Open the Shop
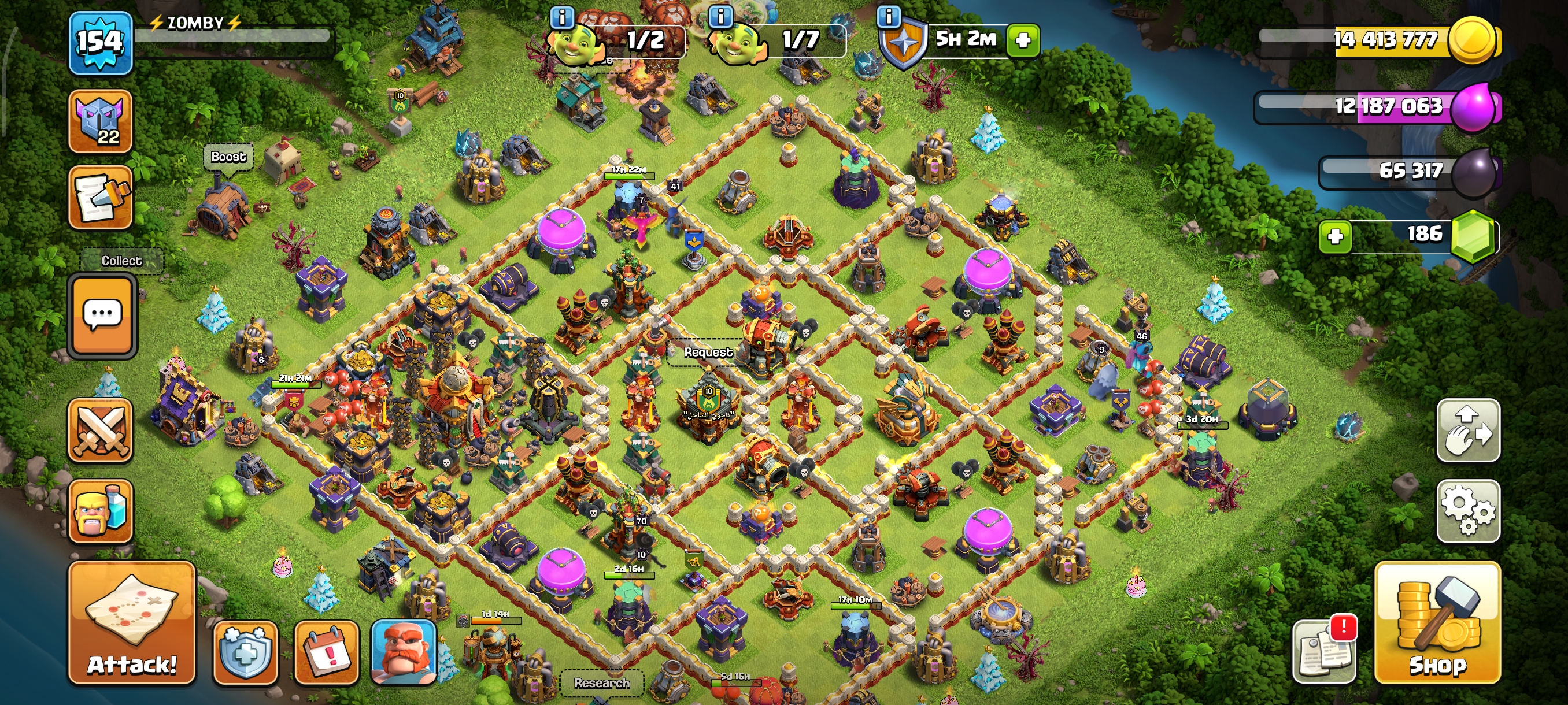1568x705 pixels. click(x=1437, y=624)
